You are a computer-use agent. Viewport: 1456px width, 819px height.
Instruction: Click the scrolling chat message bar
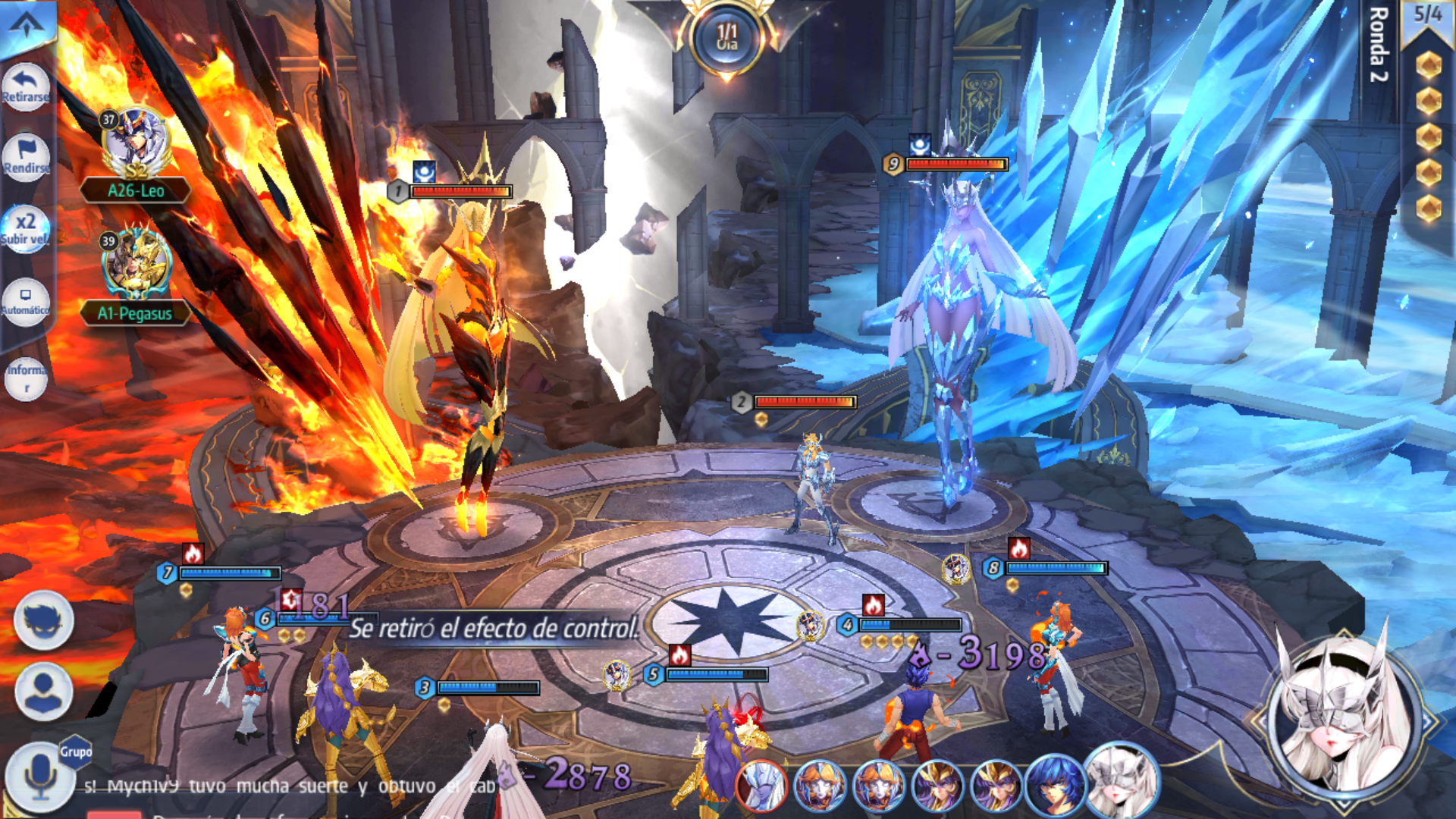click(288, 786)
